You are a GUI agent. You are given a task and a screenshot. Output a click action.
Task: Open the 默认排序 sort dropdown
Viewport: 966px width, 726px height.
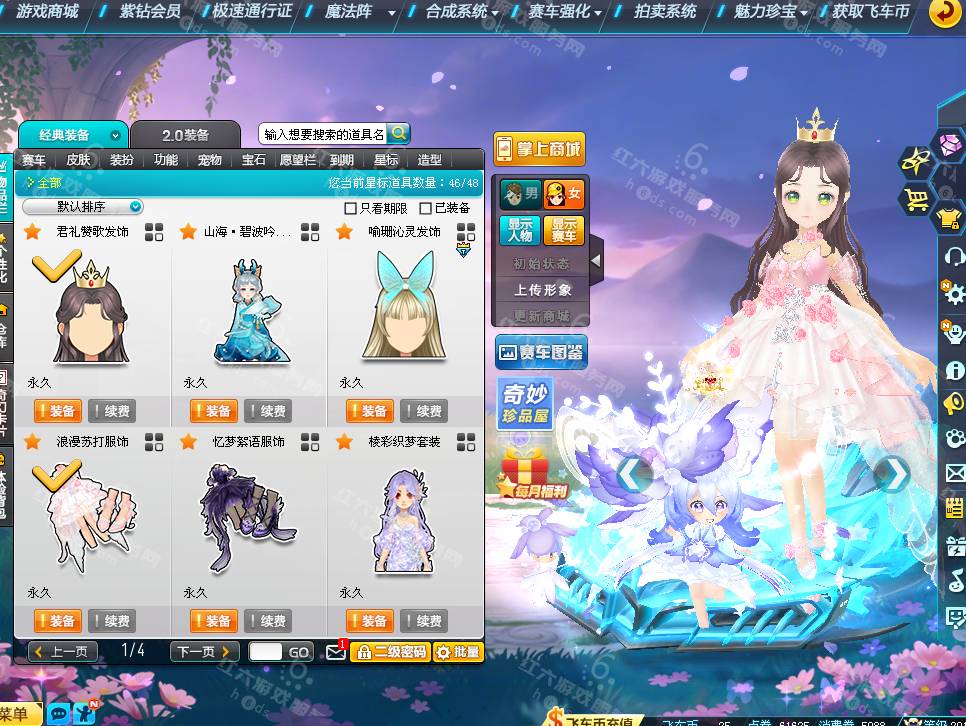tap(83, 207)
